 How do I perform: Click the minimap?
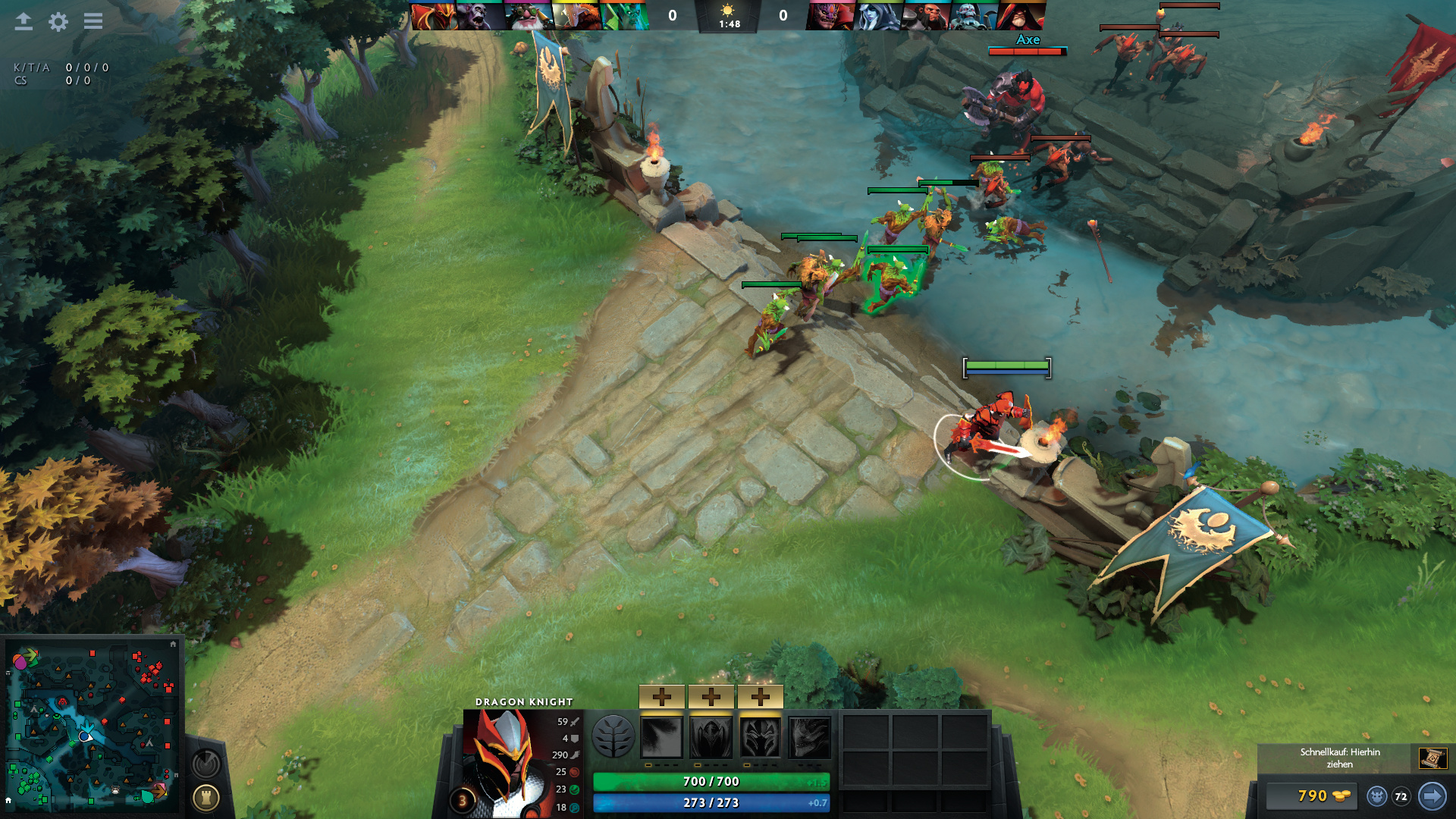pyautogui.click(x=92, y=724)
